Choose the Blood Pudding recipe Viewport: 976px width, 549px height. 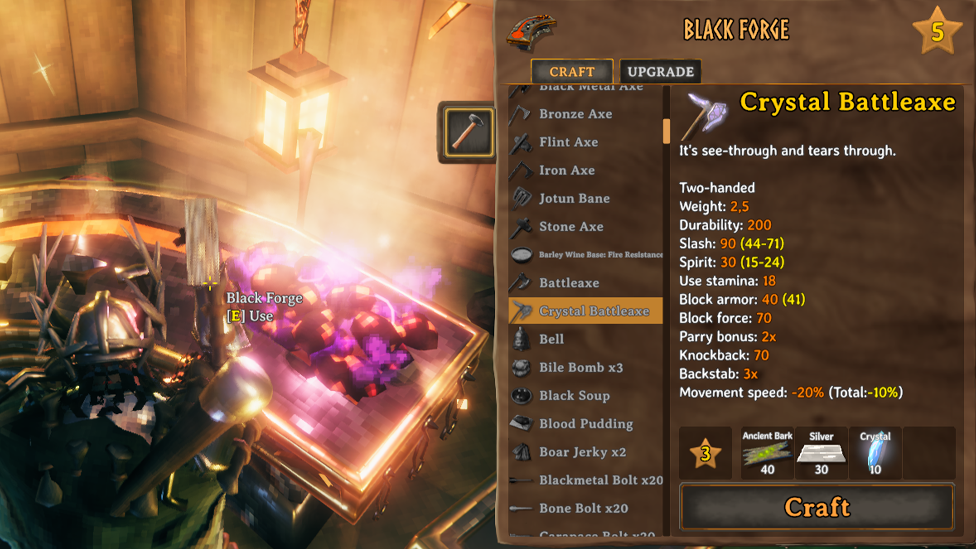tap(585, 423)
